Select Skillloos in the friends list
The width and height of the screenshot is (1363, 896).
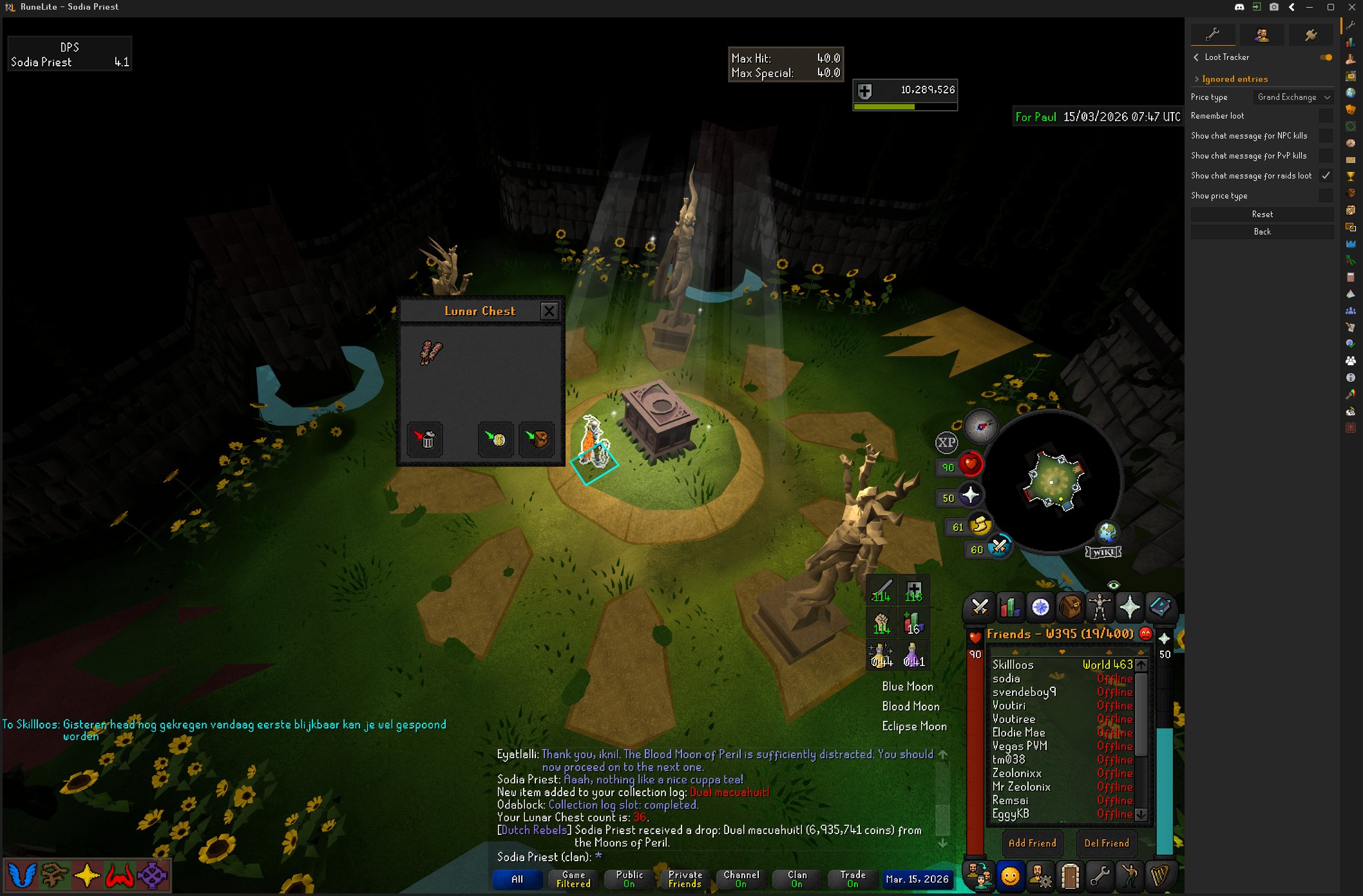[1013, 665]
